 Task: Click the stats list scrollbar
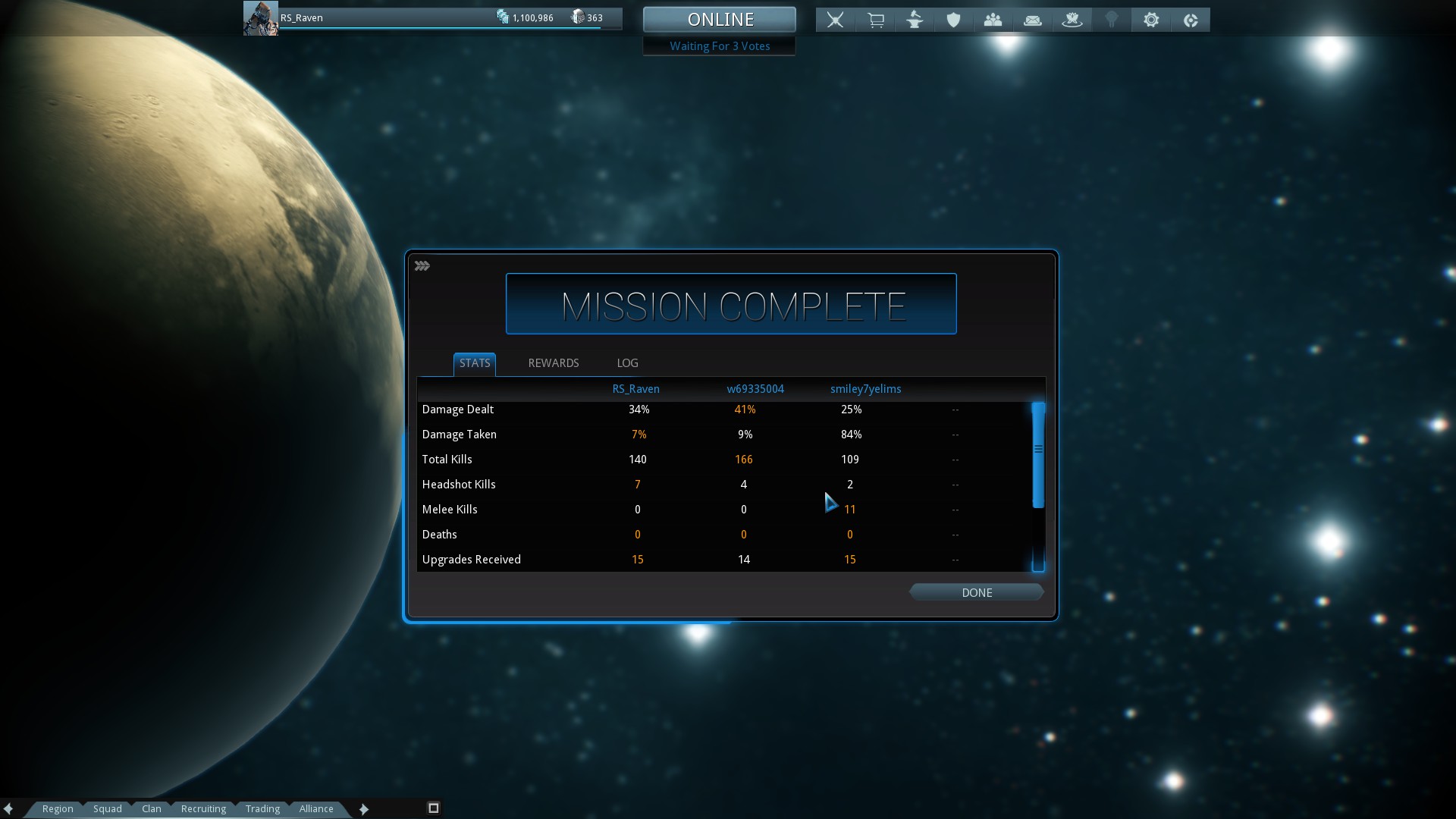tap(1038, 455)
